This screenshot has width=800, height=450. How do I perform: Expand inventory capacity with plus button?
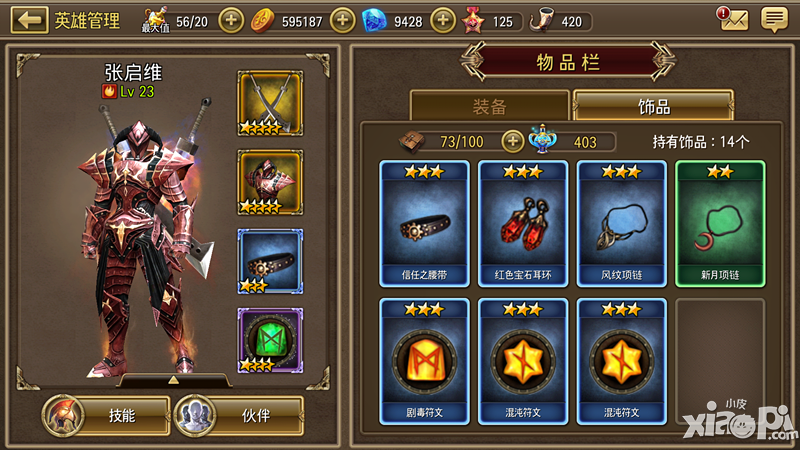(x=513, y=142)
